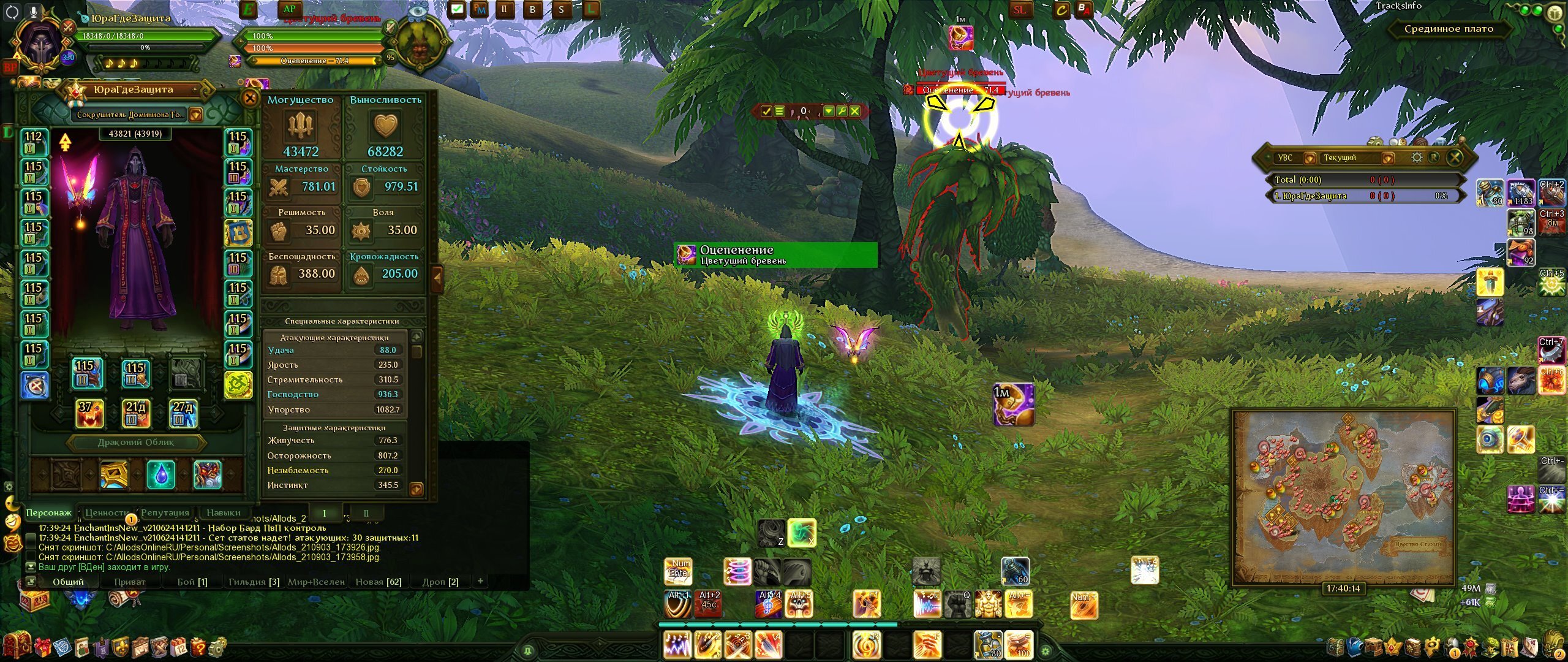This screenshot has width=1568, height=662.
Task: Activate the sound wave ability on slot 1
Action: [x=677, y=645]
